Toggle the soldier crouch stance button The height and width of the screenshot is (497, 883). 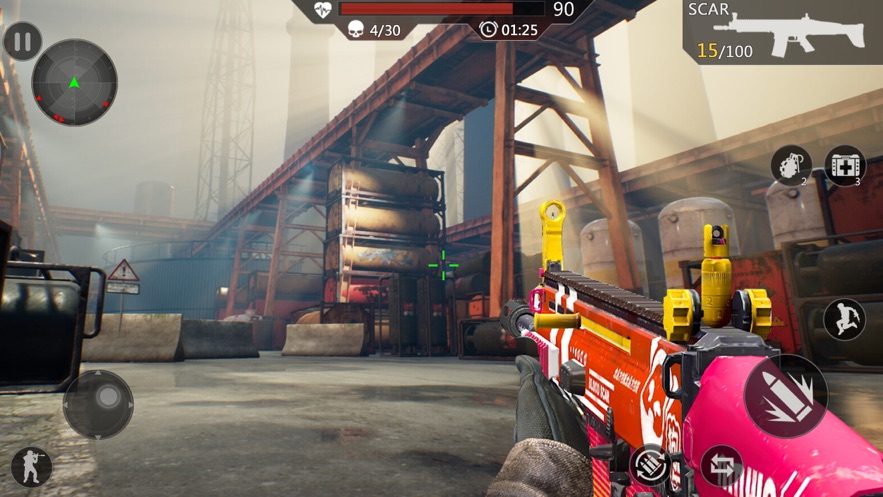31,466
